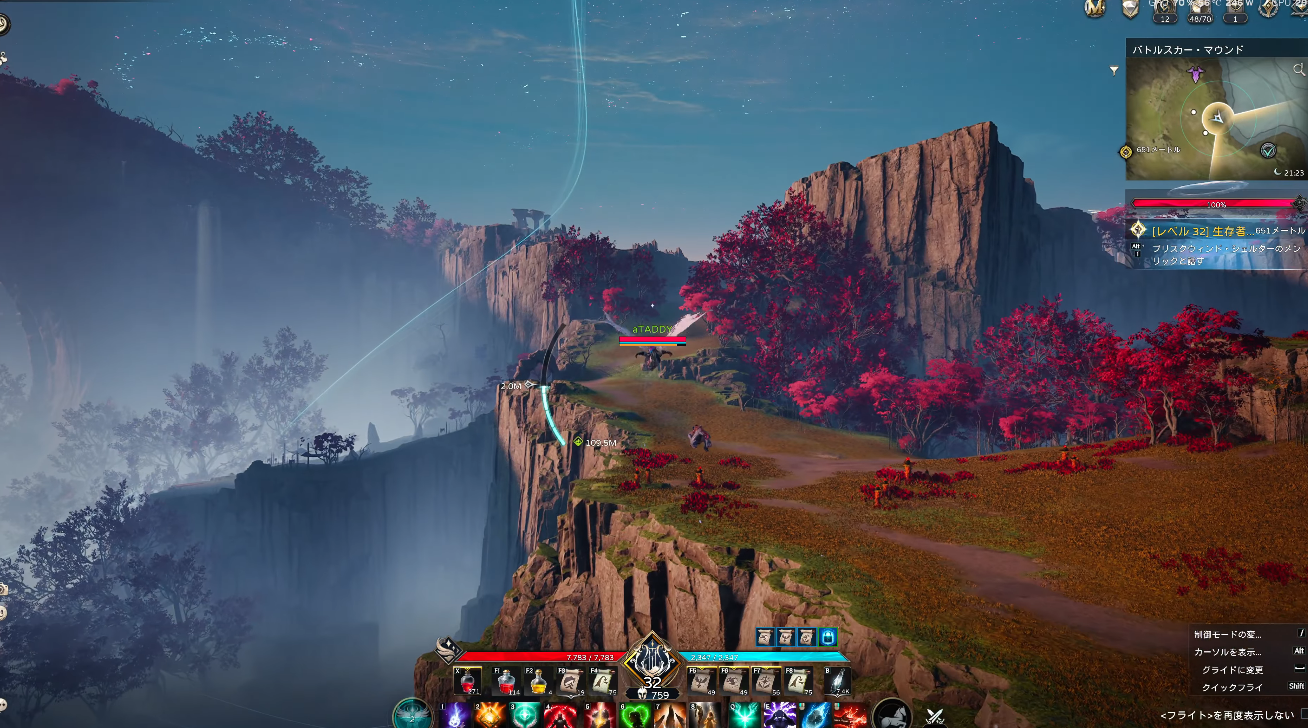Click the minimap magnifying glass zoom button
The height and width of the screenshot is (728, 1308).
(x=1298, y=70)
